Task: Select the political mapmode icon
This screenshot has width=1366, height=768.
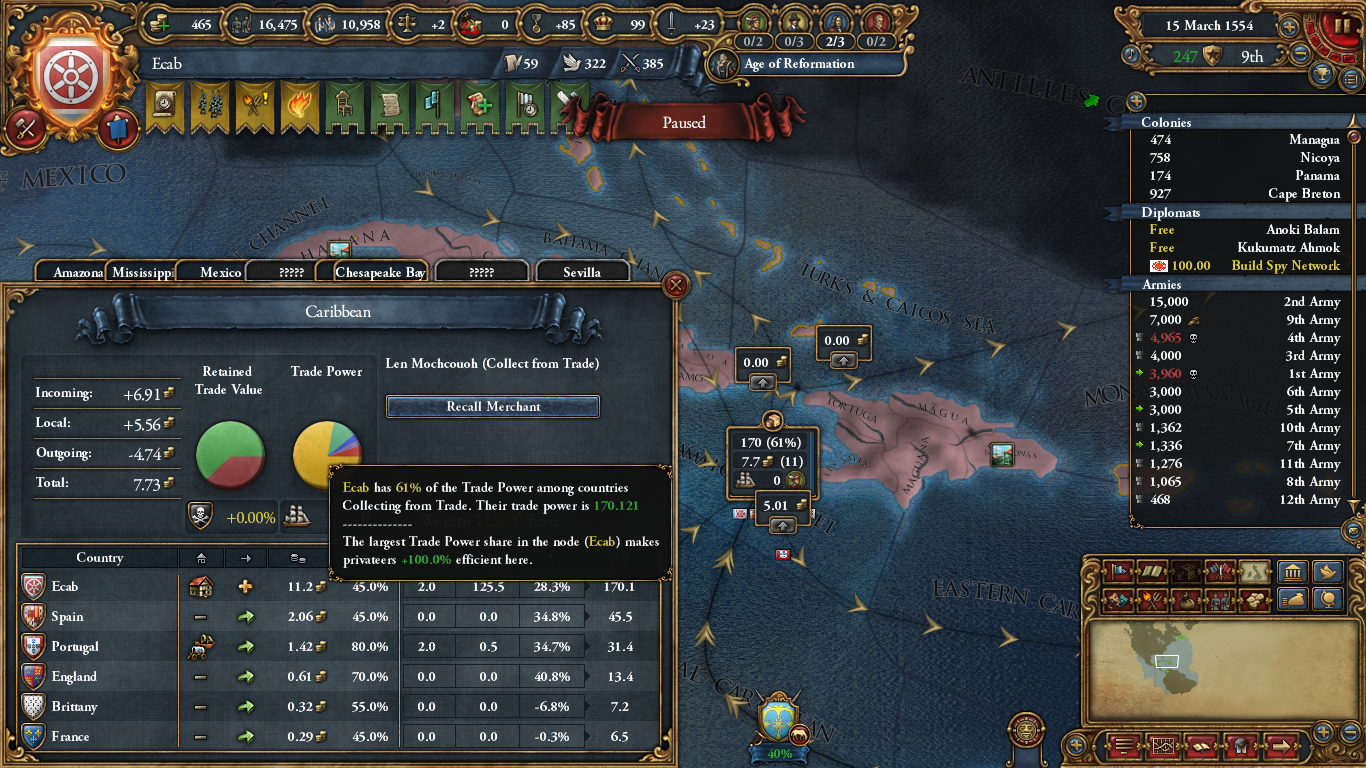Action: tap(1117, 572)
